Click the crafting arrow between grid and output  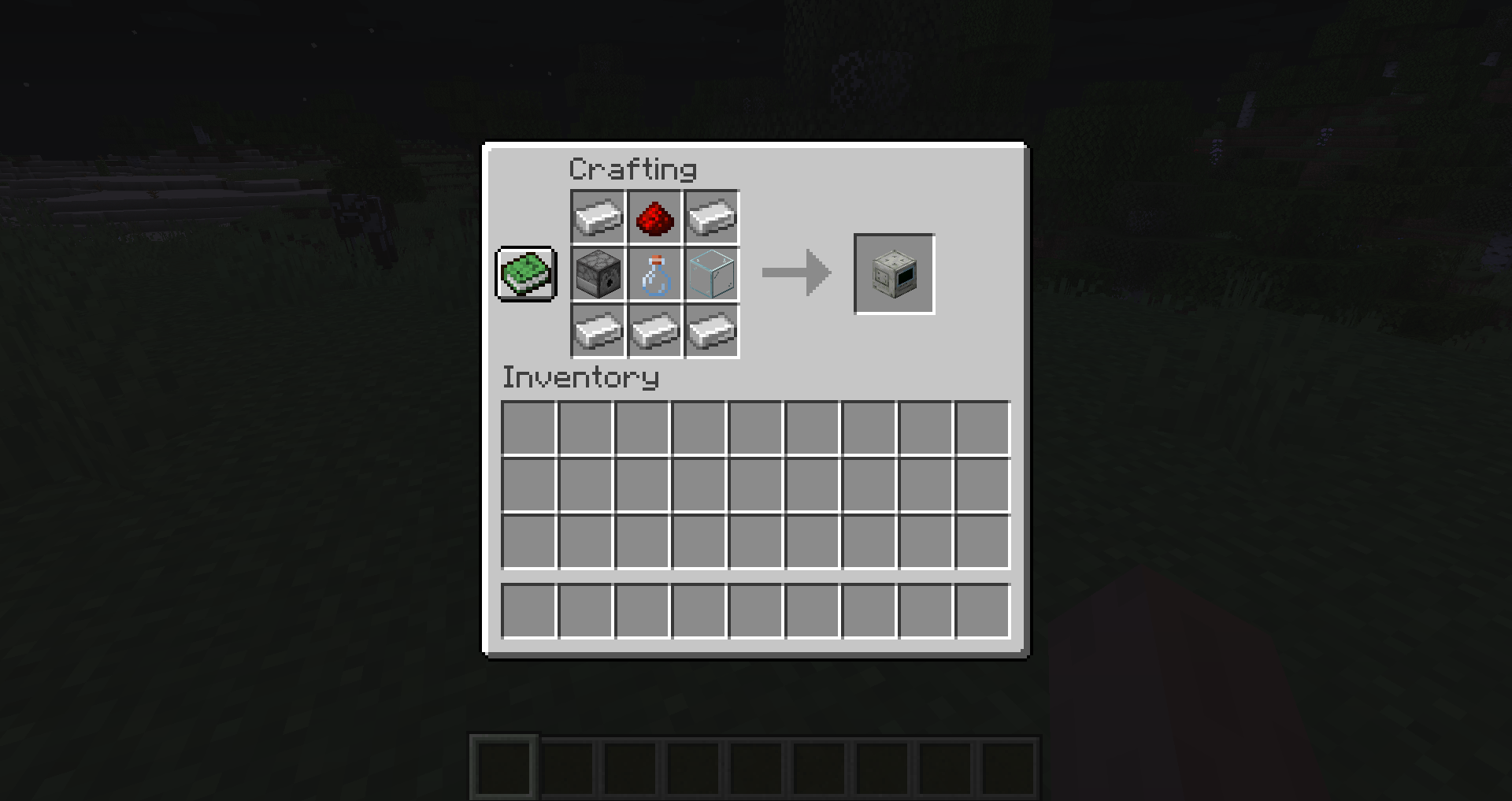pos(795,274)
